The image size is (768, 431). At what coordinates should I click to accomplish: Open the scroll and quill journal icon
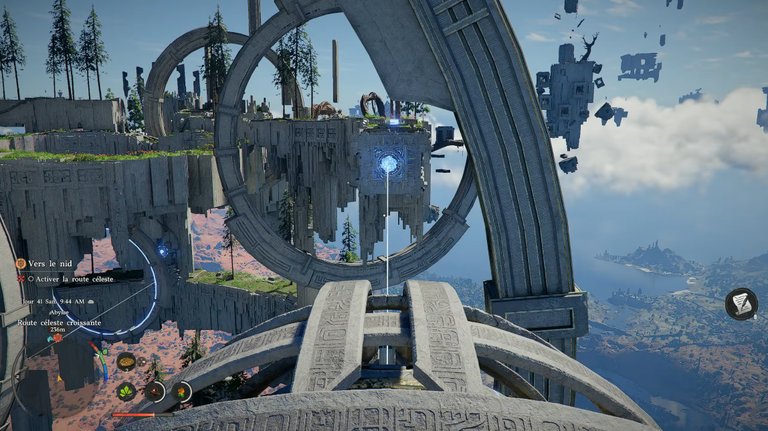741,303
